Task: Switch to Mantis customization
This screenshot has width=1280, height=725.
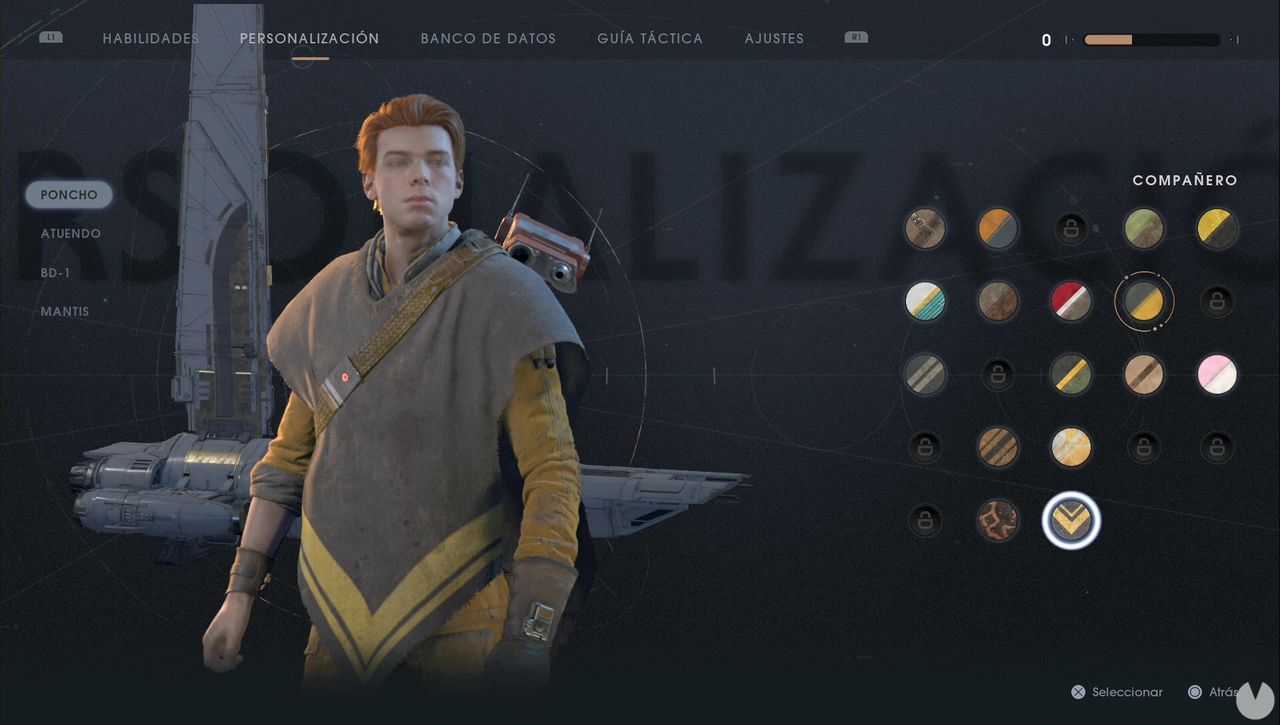Action: point(64,311)
